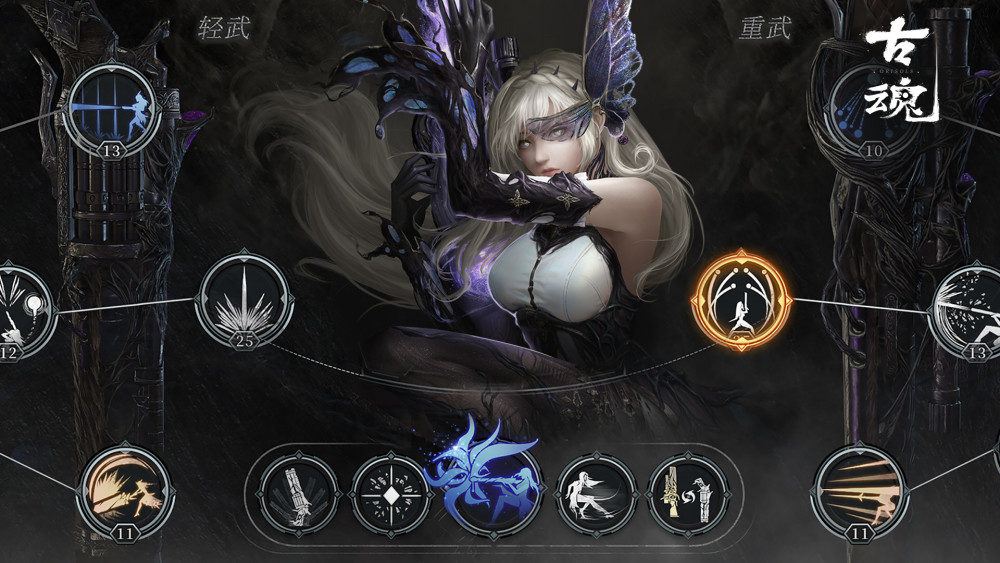Choose the golden streaks skill node numbered 11
This screenshot has height=563, width=1000.
coord(859,492)
